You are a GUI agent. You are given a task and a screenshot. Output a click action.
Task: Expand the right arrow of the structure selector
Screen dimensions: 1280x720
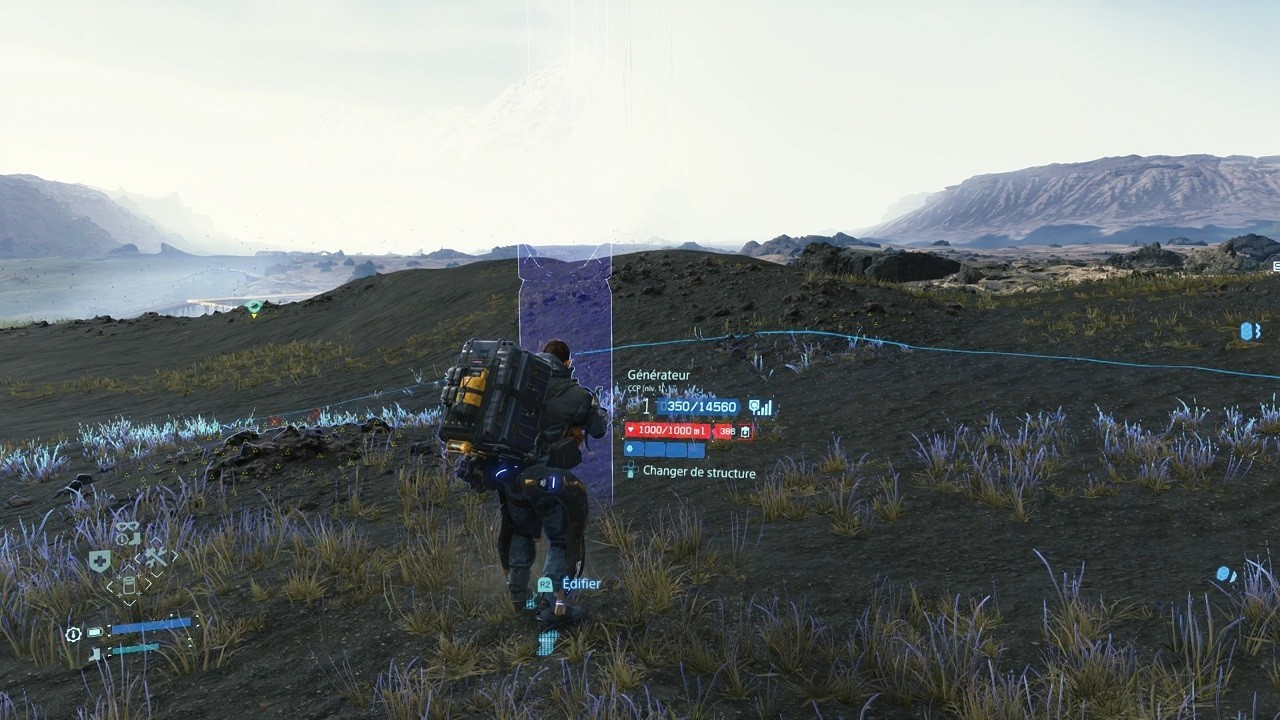click(x=147, y=583)
